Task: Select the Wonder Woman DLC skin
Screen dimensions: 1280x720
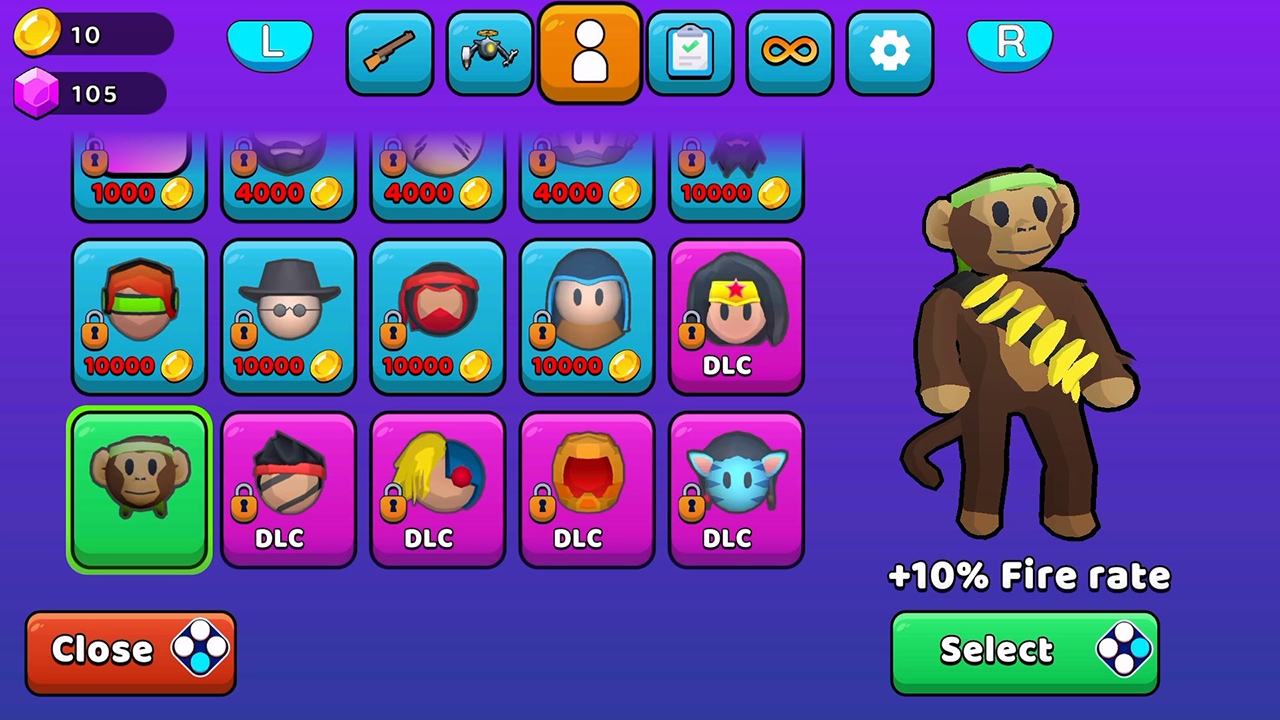Action: pos(736,316)
